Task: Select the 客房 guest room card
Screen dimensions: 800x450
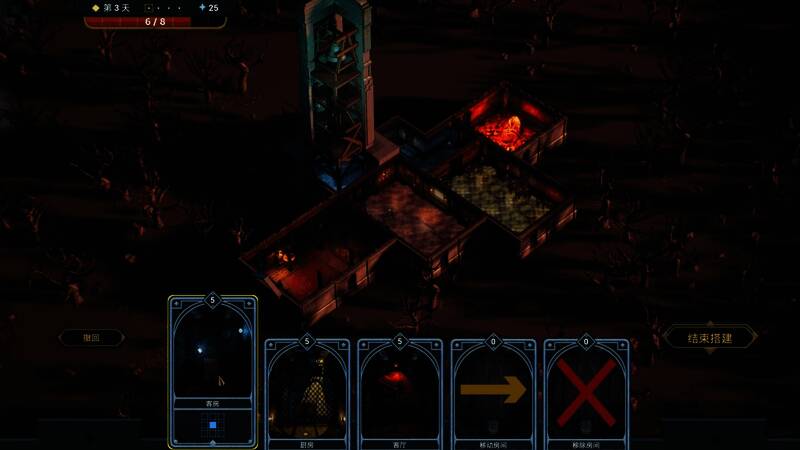Action: [213, 371]
